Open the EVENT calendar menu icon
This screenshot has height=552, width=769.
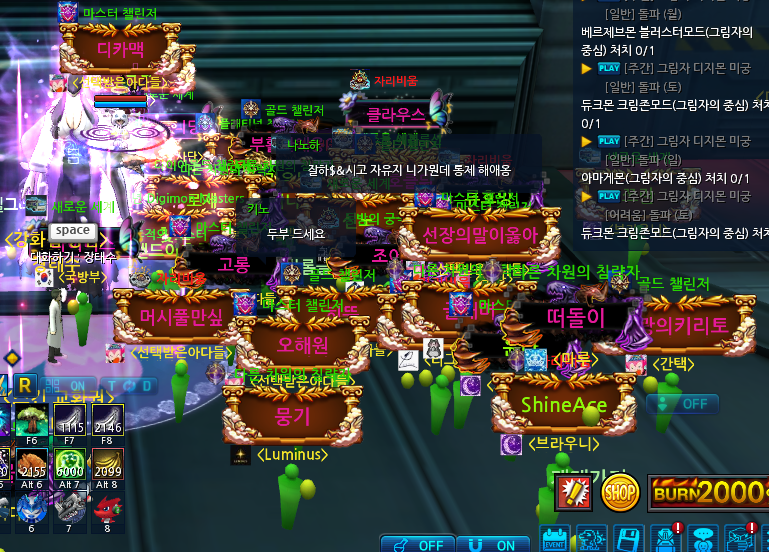click(555, 538)
